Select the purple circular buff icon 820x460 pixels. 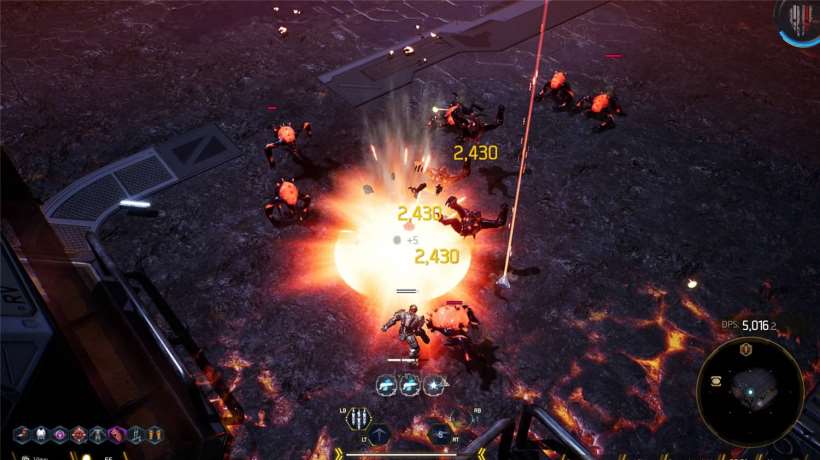[x=59, y=435]
